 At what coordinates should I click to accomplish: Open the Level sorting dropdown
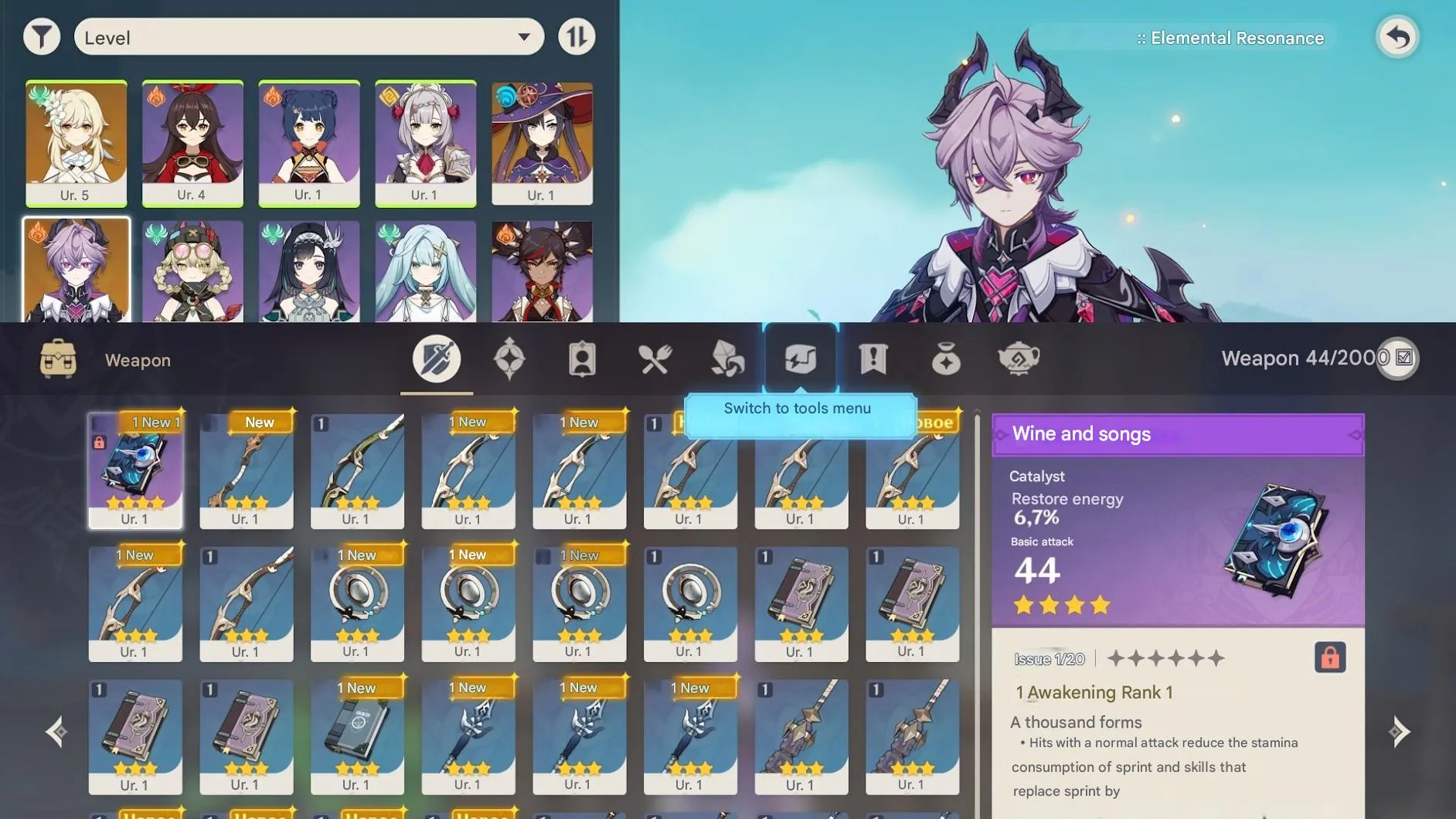(x=308, y=36)
